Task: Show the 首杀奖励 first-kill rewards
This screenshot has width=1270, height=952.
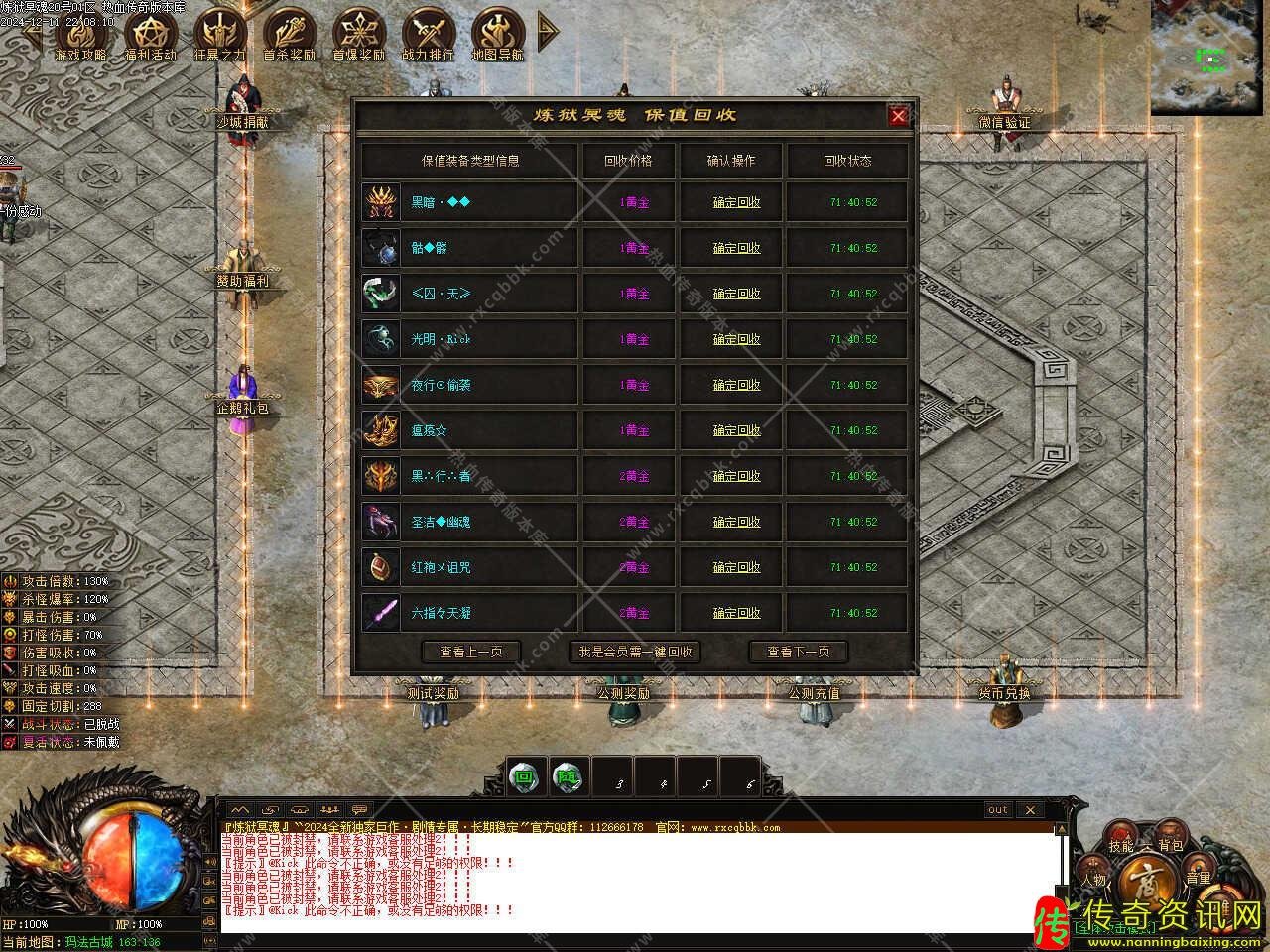Action: pyautogui.click(x=289, y=34)
